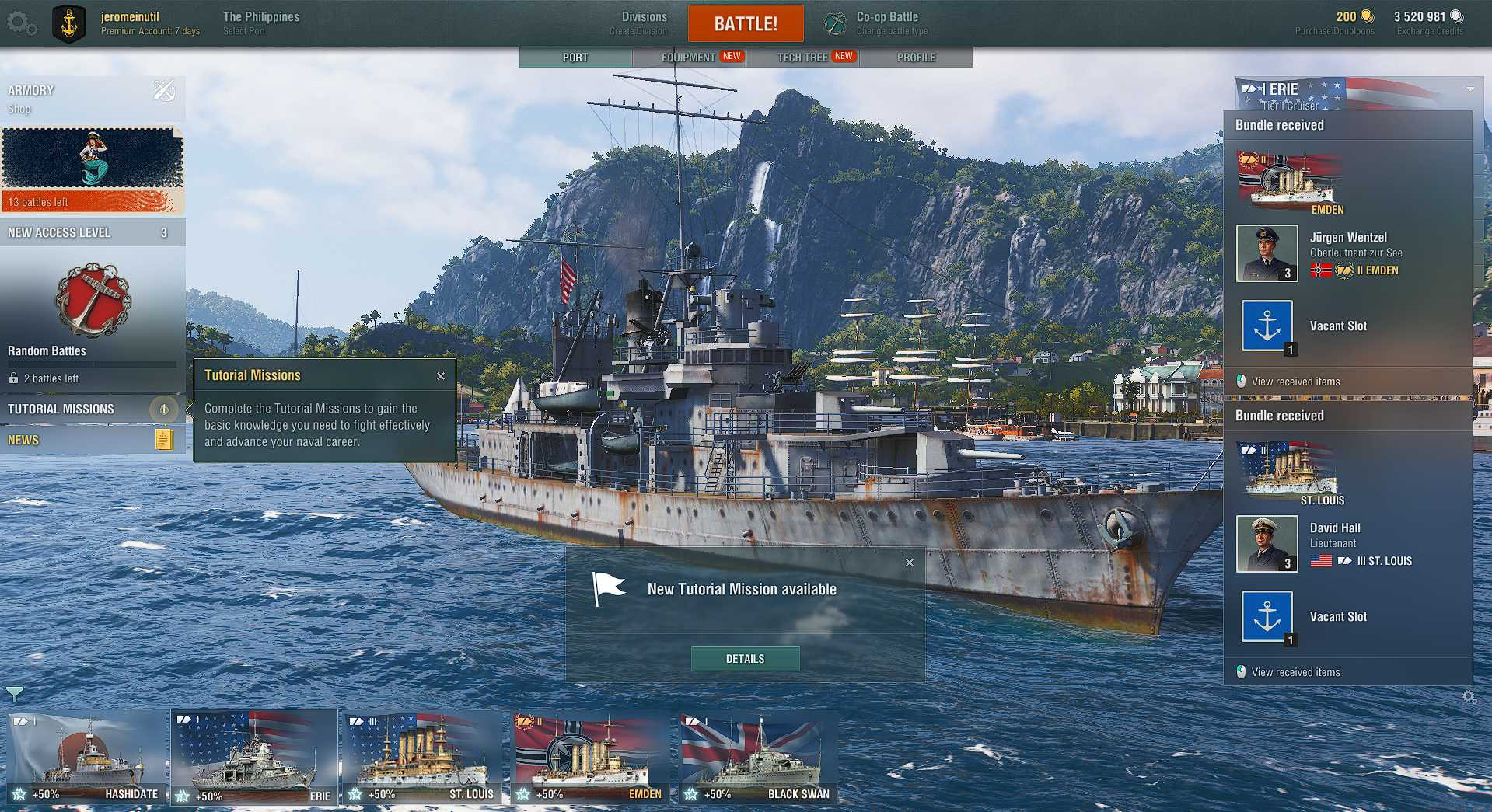The width and height of the screenshot is (1492, 812).
Task: Change battle type from Co-op Battle
Action: click(886, 23)
